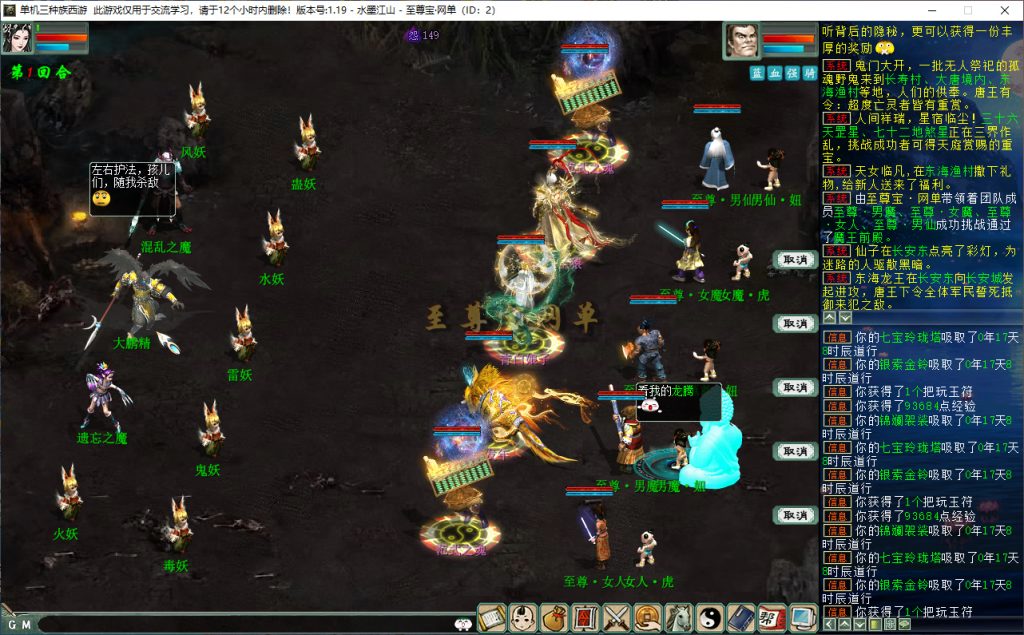Open the white horse mount icon
Screen dimensions: 1024x635
pyautogui.click(x=678, y=618)
